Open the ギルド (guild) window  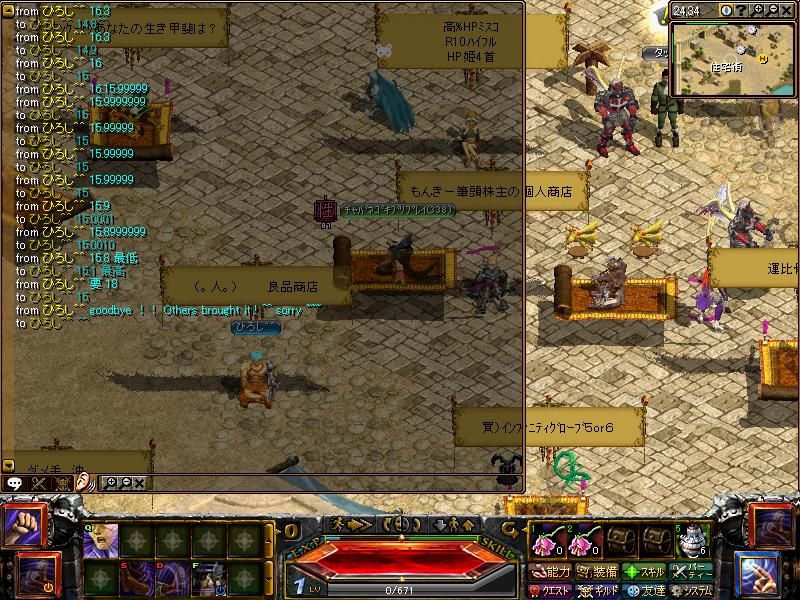coord(599,590)
